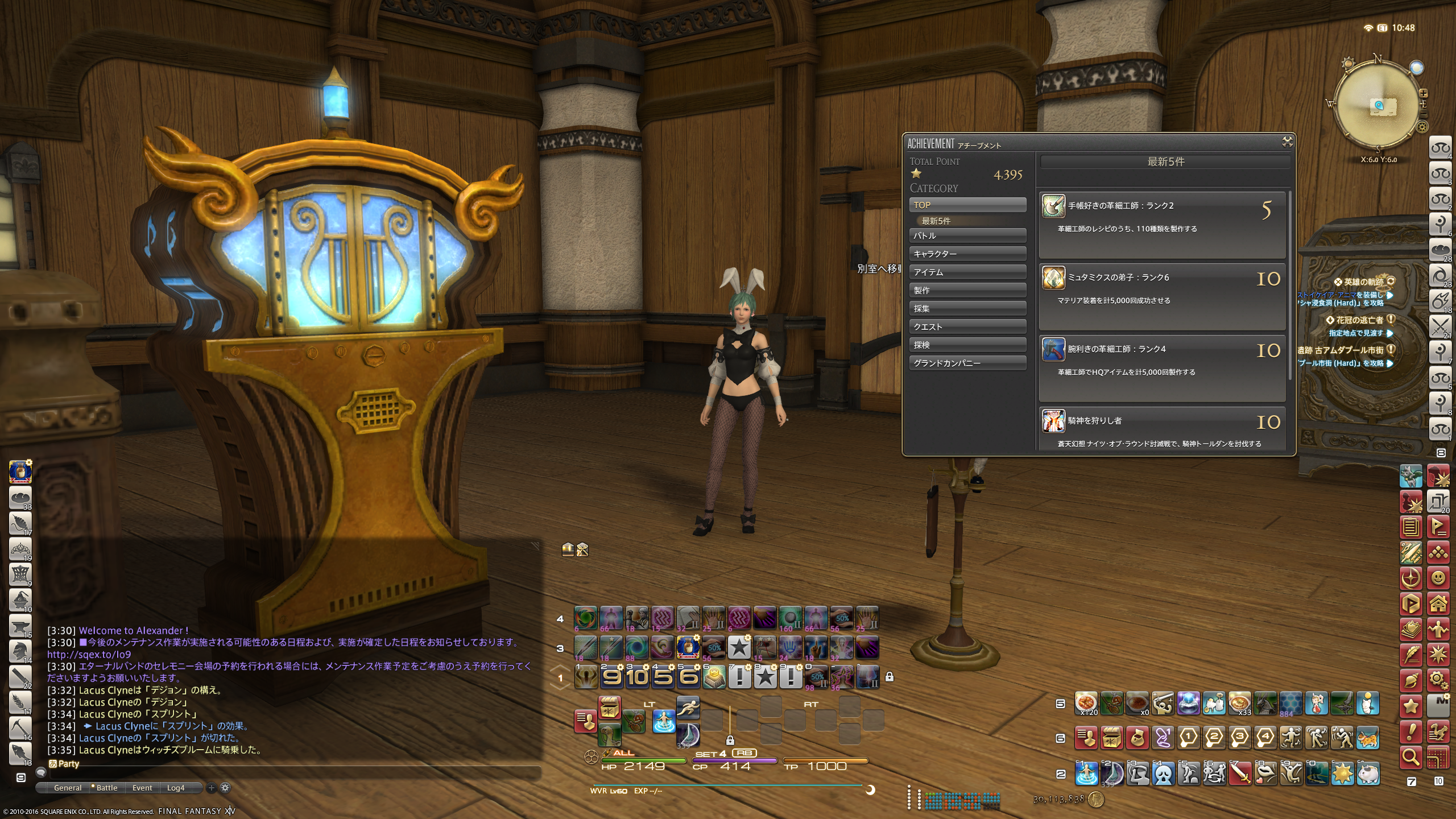
Task: Choose the 製作 achievement category
Action: [x=967, y=290]
